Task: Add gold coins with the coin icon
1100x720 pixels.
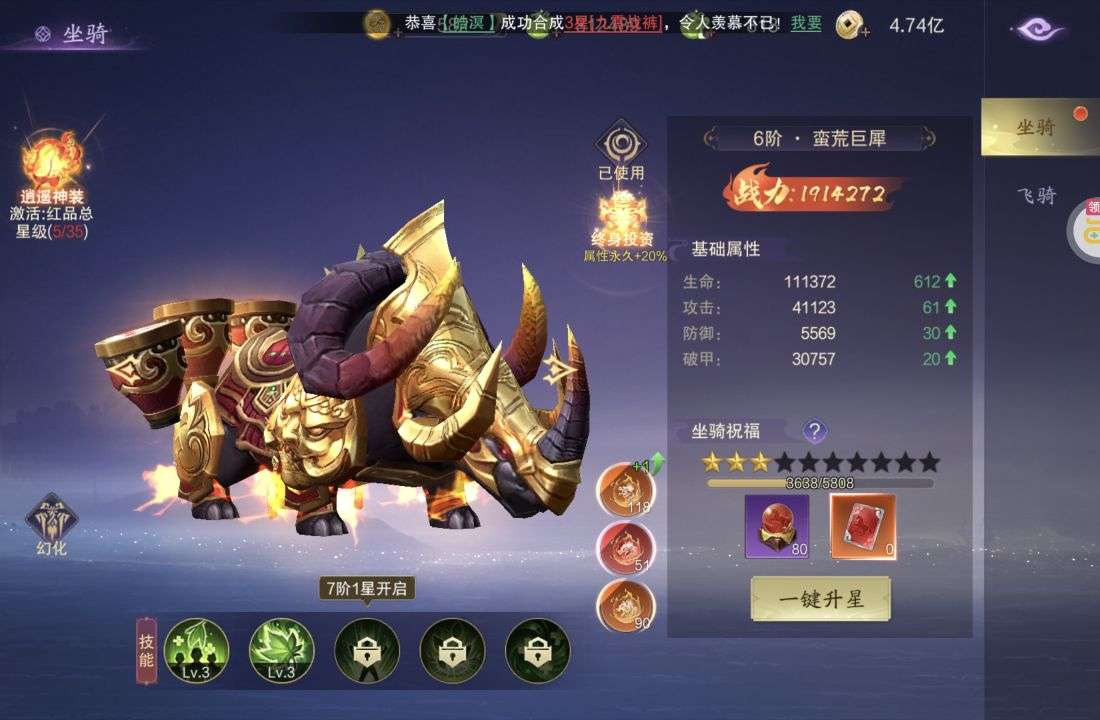Action: point(851,24)
